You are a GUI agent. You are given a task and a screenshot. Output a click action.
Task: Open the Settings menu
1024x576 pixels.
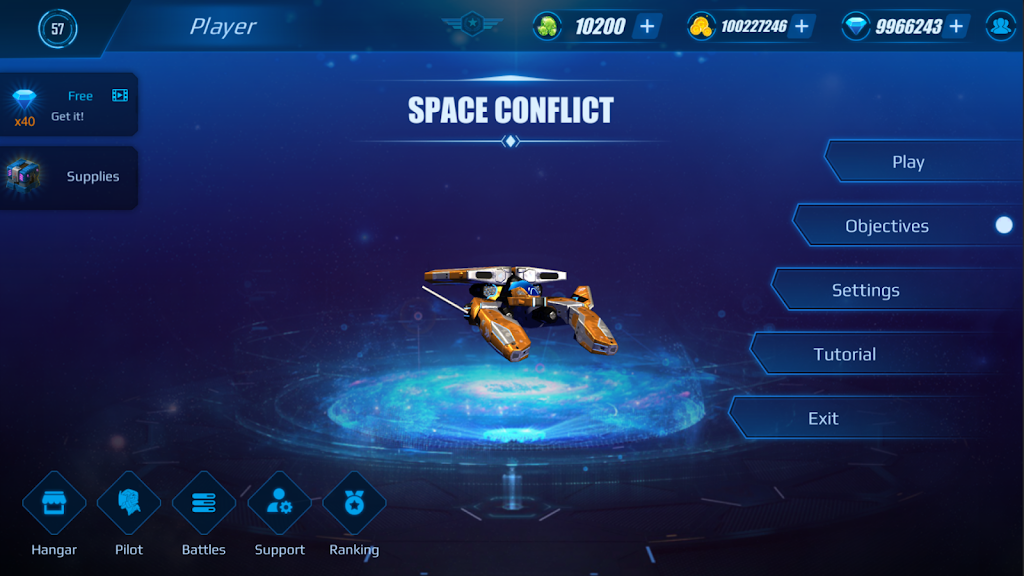[x=866, y=290]
